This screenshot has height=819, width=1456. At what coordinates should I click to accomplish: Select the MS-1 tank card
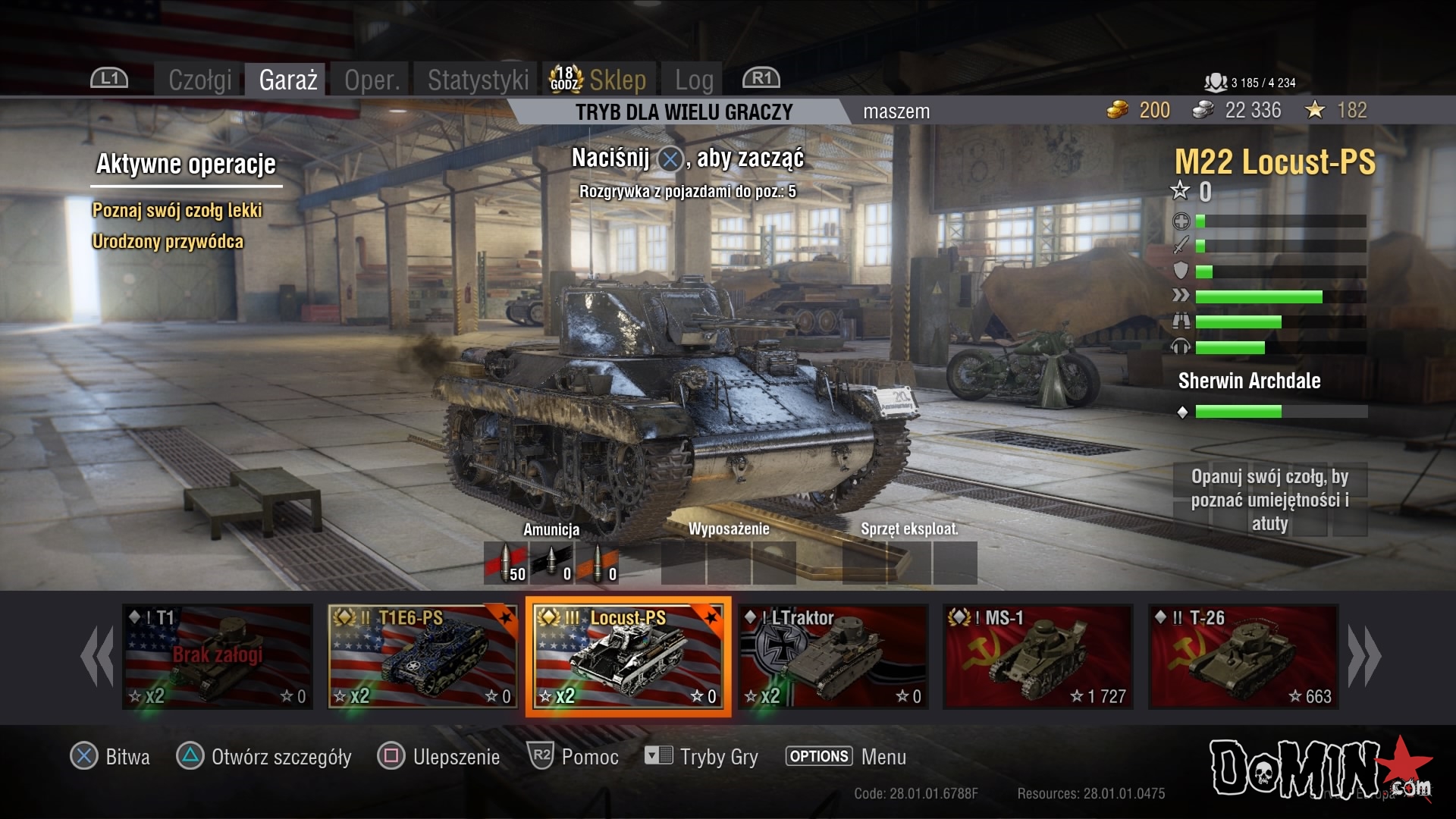(x=1038, y=657)
